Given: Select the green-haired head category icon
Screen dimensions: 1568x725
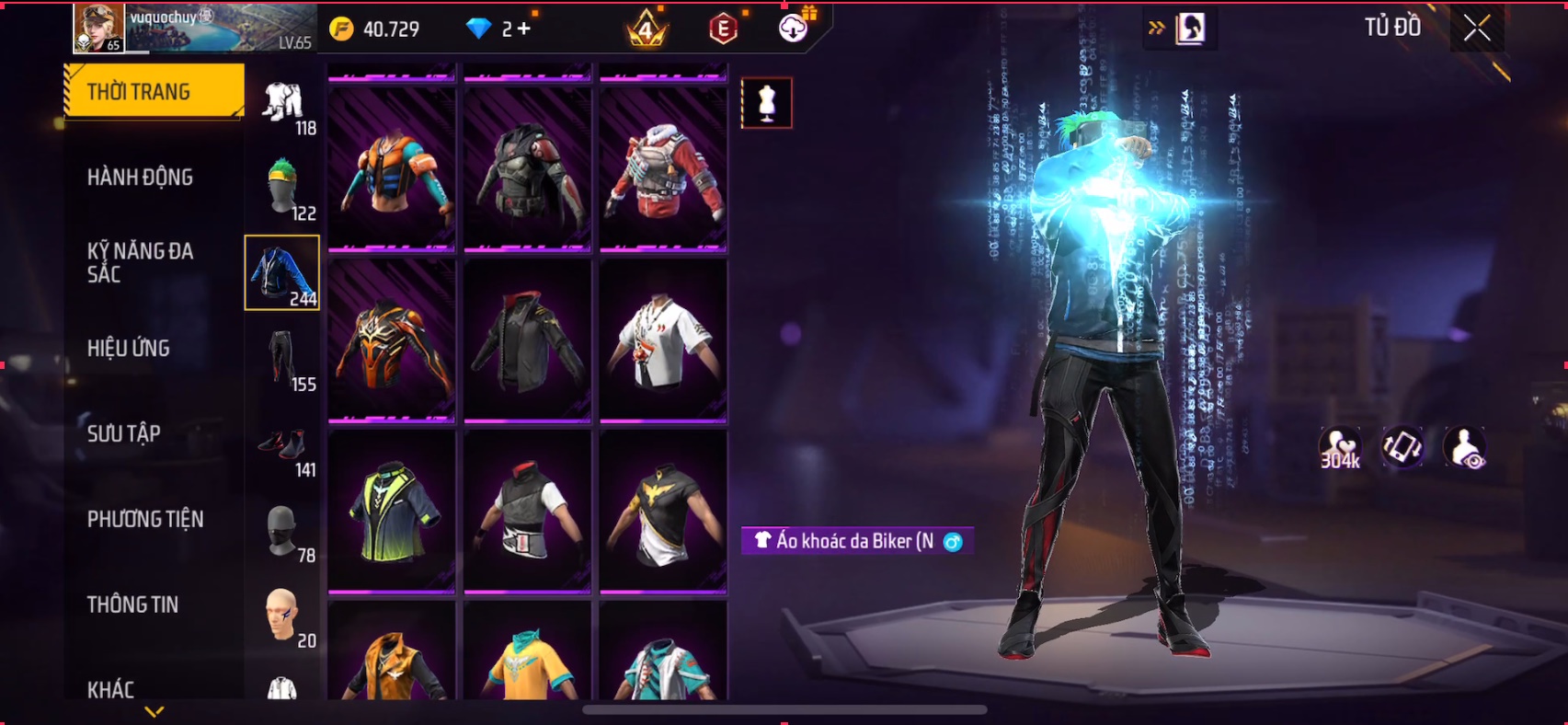Looking at the screenshot, I should tap(283, 187).
